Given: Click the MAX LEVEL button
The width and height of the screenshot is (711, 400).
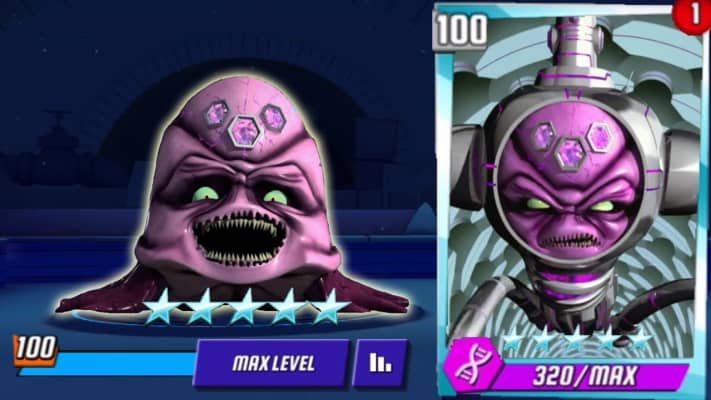Looking at the screenshot, I should pos(272,363).
